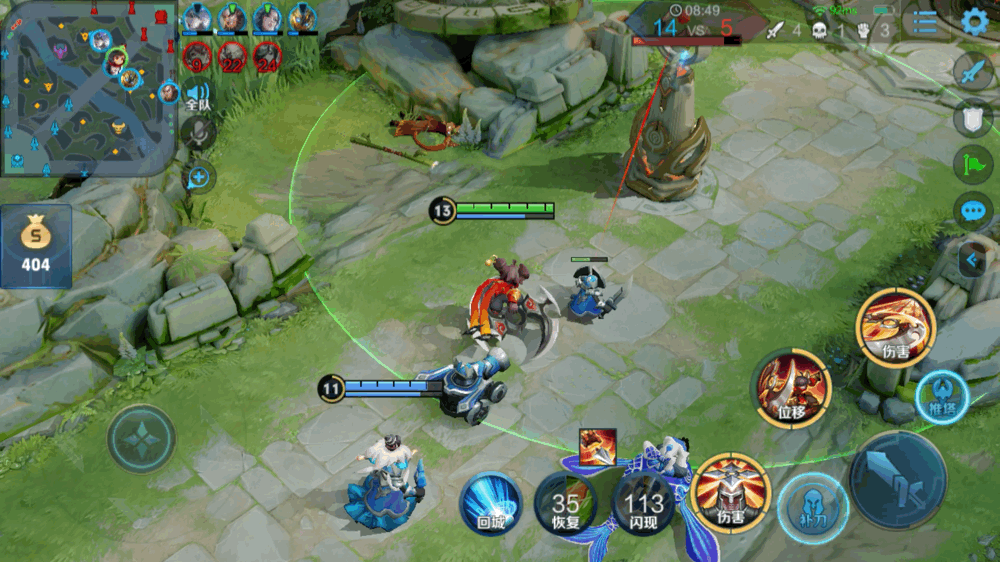This screenshot has height=562, width=1000.
Task: Target towers with the 推塔 button
Action: click(941, 393)
